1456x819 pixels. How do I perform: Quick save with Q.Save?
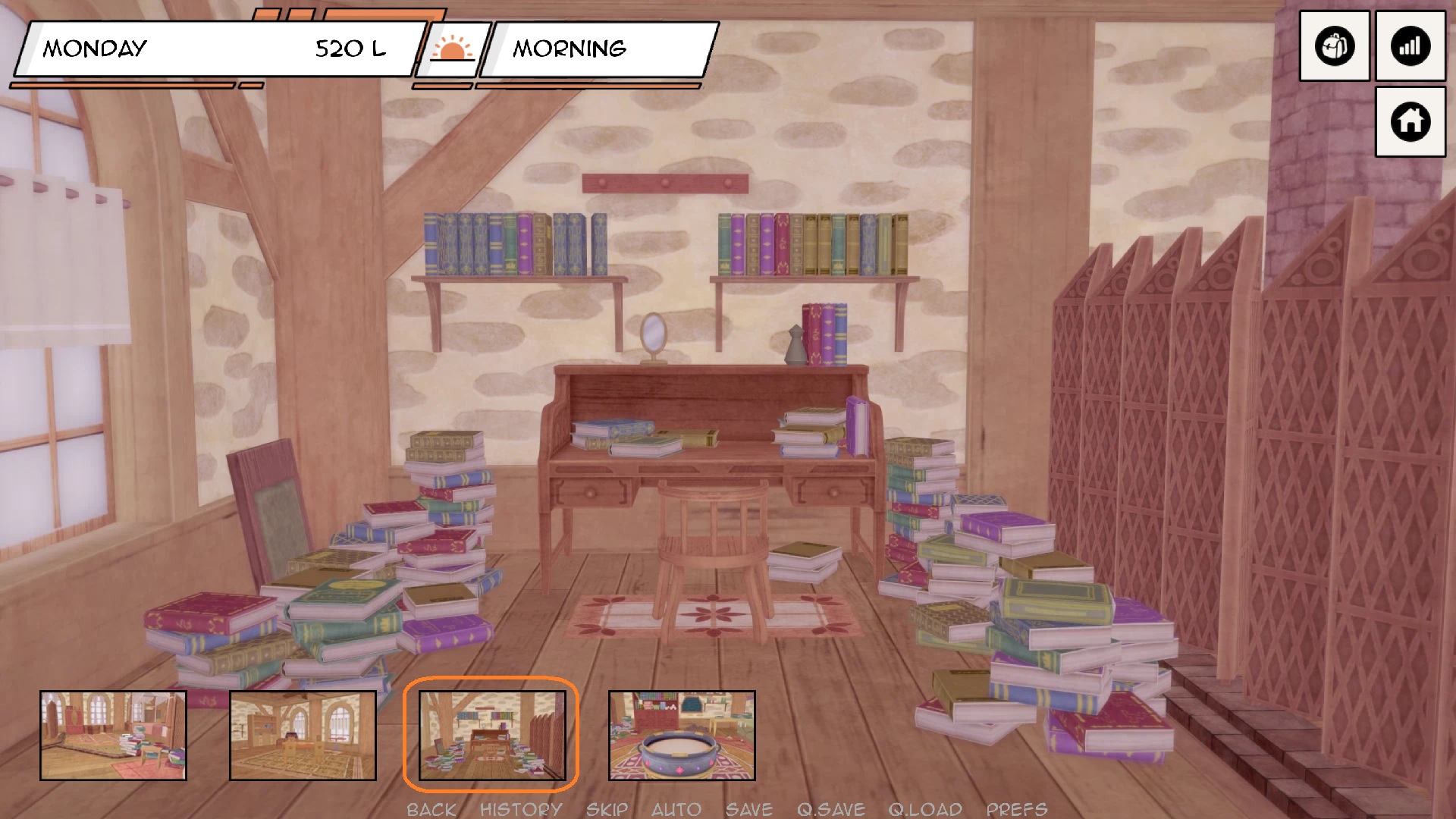[x=830, y=809]
